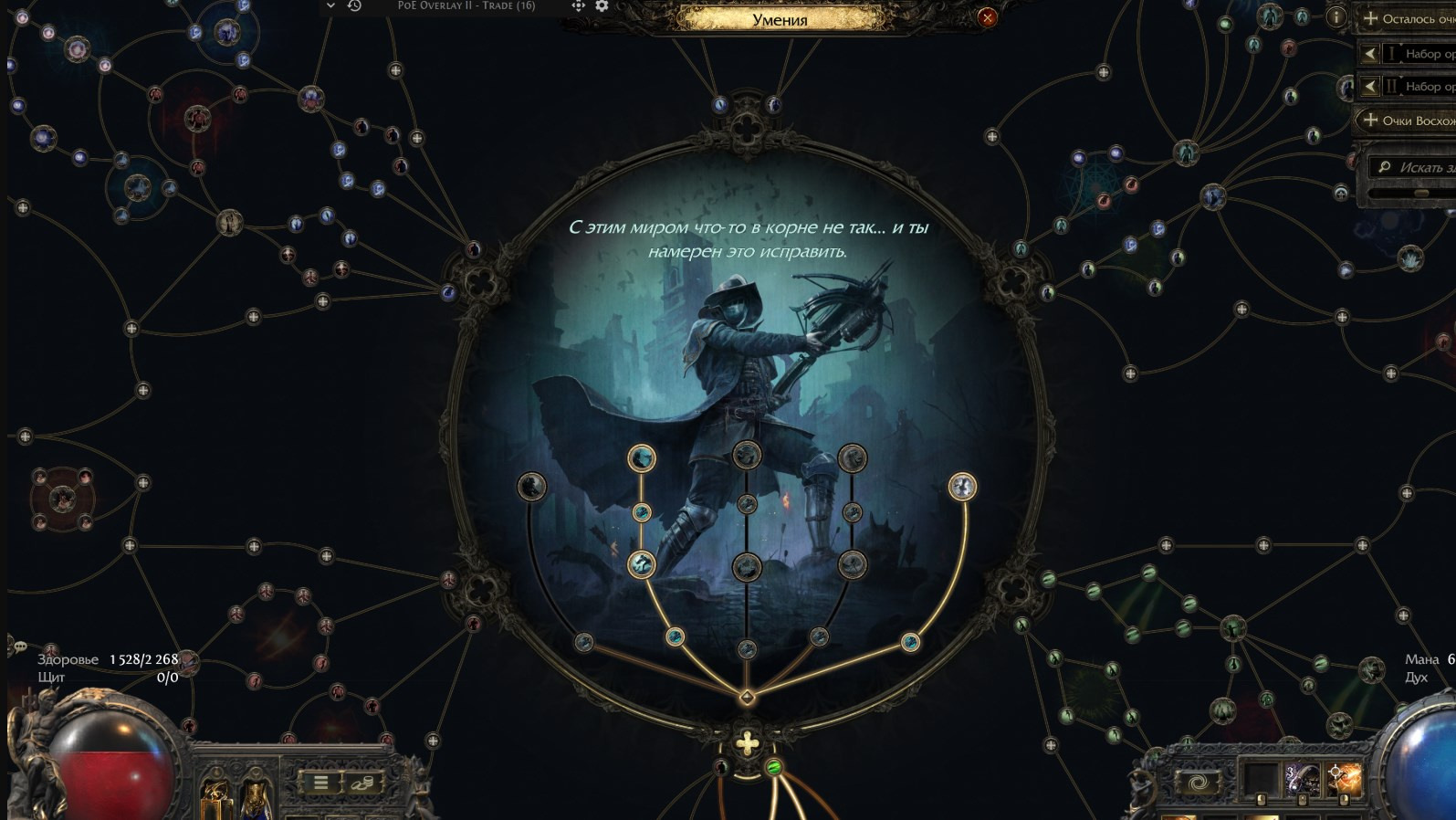Click the green leaf node below the tree
1456x820 pixels.
pos(774,767)
